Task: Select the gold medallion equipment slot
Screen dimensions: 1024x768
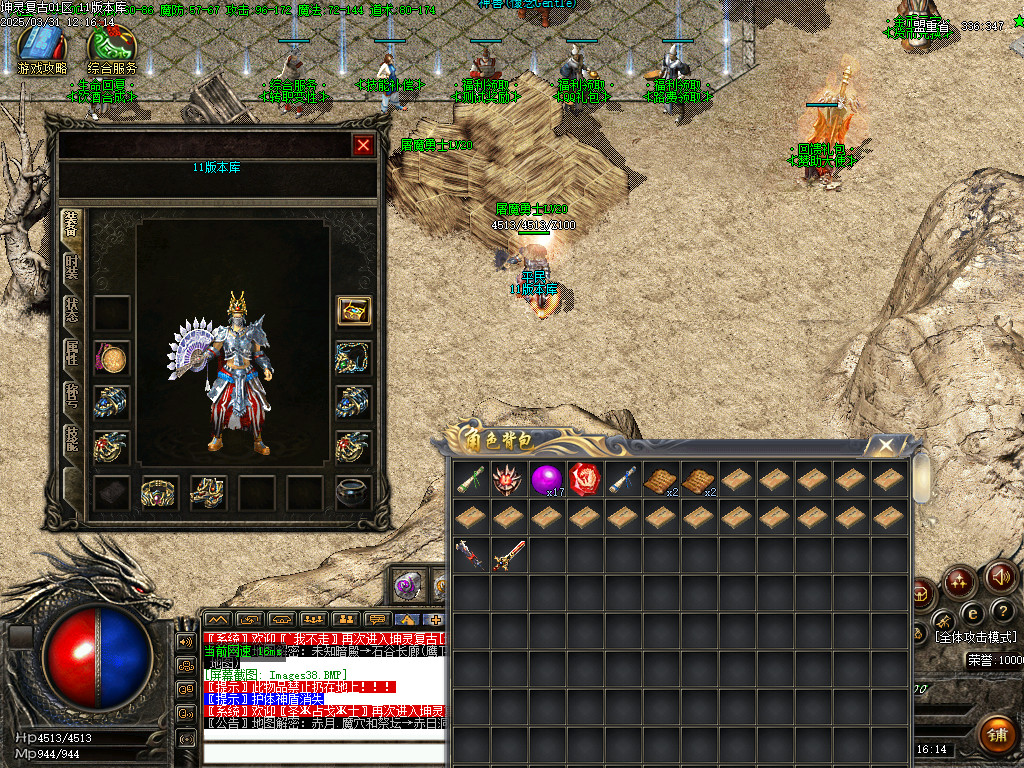Action: coord(112,357)
